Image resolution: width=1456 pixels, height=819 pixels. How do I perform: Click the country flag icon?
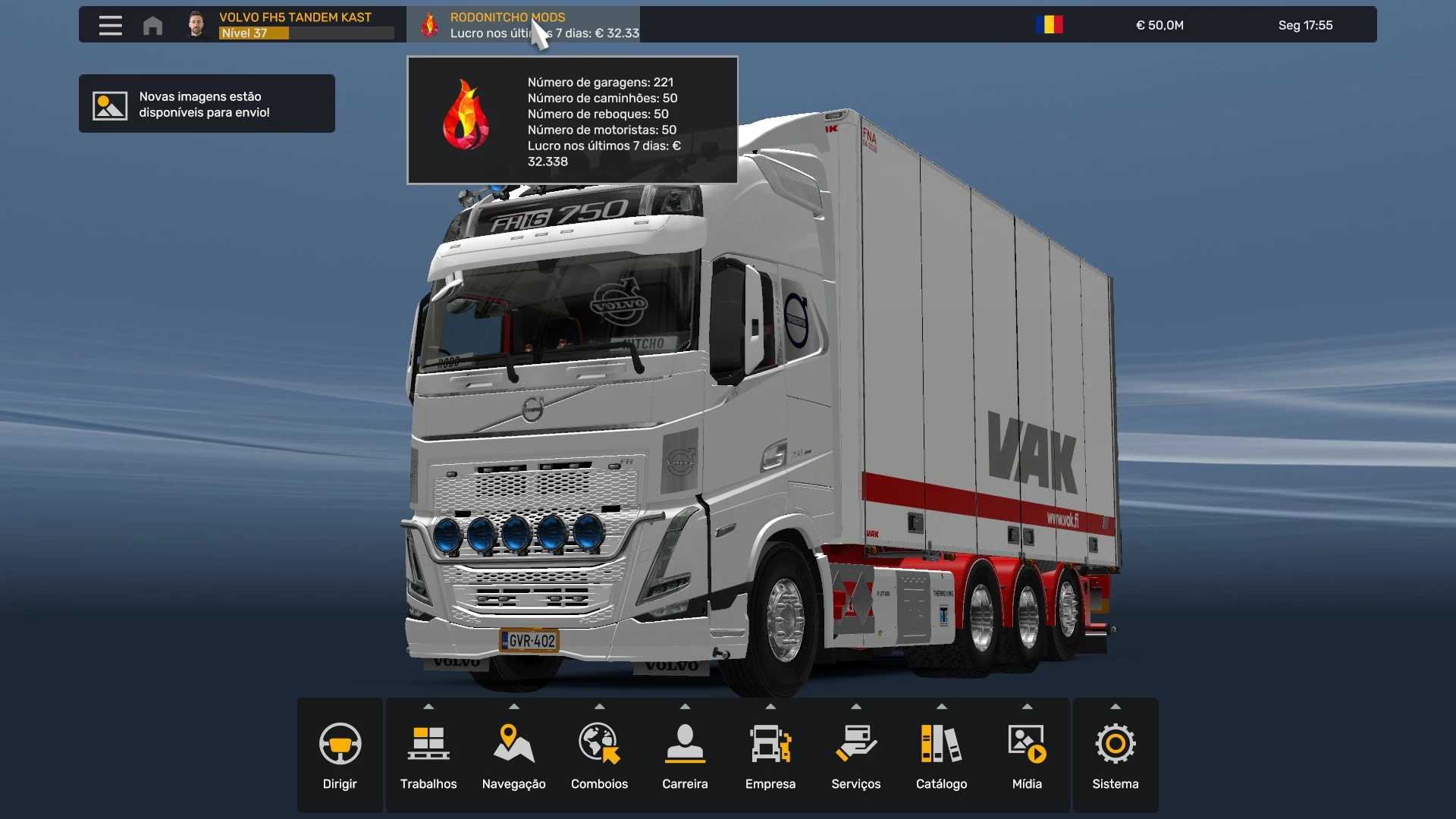tap(1049, 25)
